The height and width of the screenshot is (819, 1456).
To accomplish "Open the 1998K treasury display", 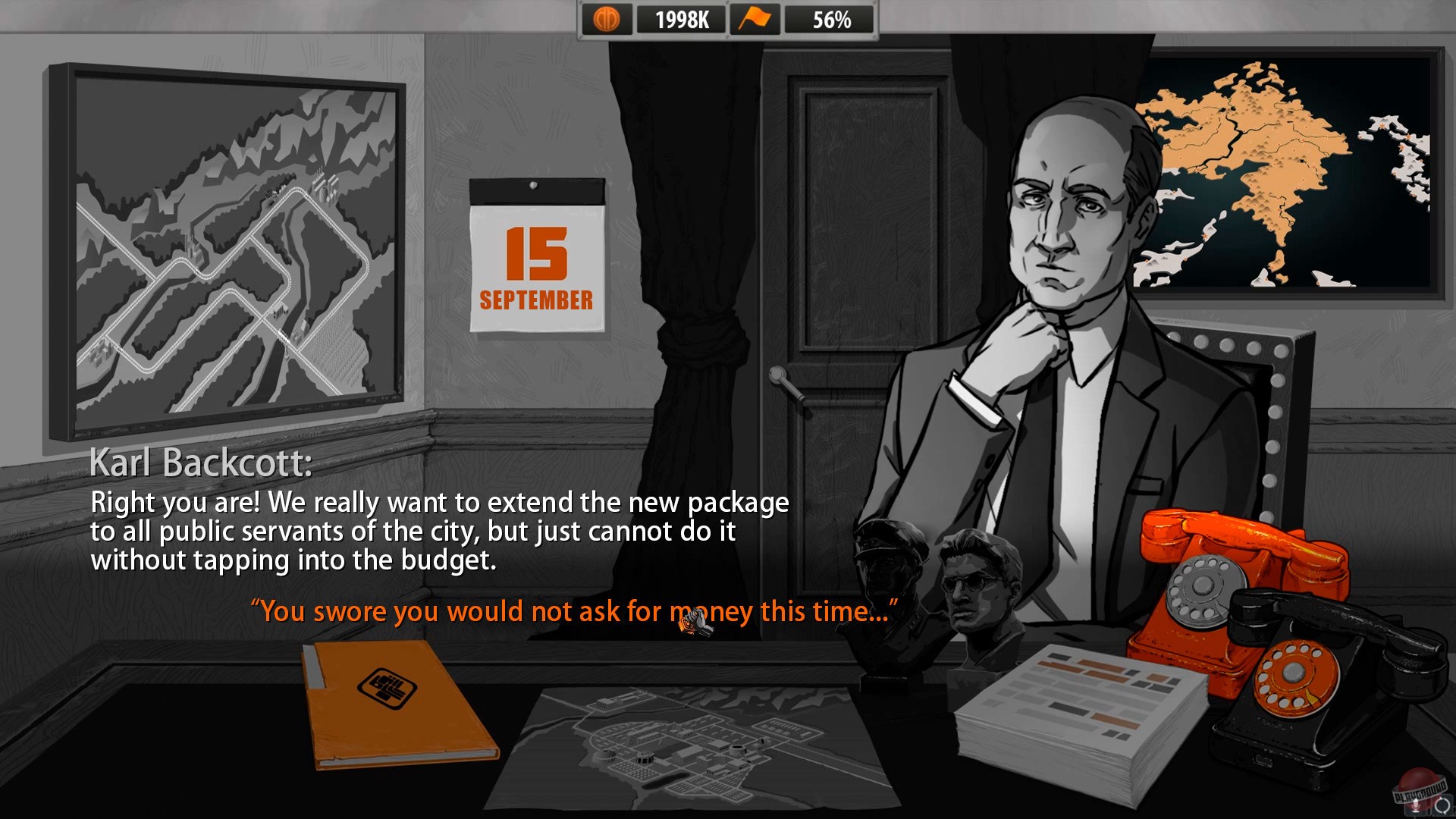I will [681, 18].
